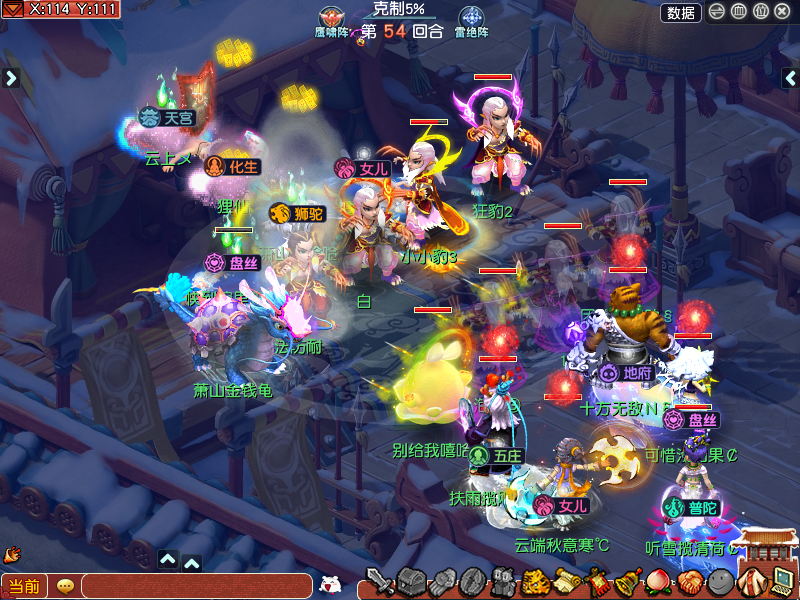Expand the right side panel arrow
Viewport: 800px width, 600px height.
[790, 78]
